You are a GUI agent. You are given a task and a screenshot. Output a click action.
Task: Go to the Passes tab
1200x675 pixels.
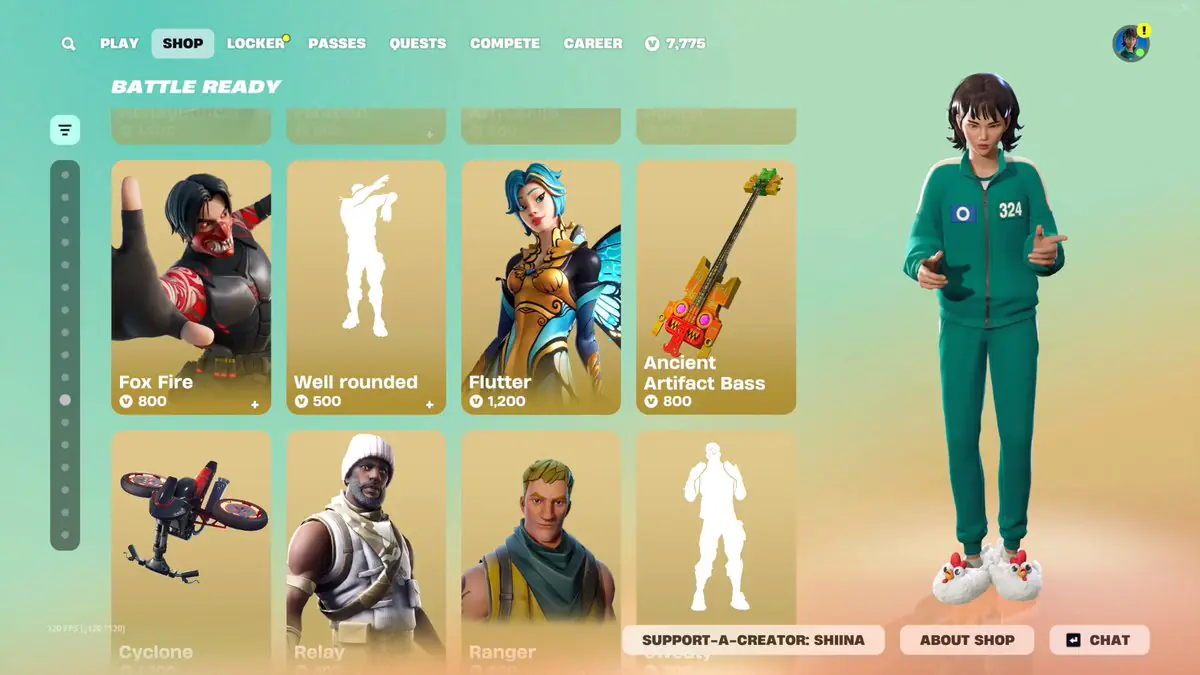click(337, 44)
